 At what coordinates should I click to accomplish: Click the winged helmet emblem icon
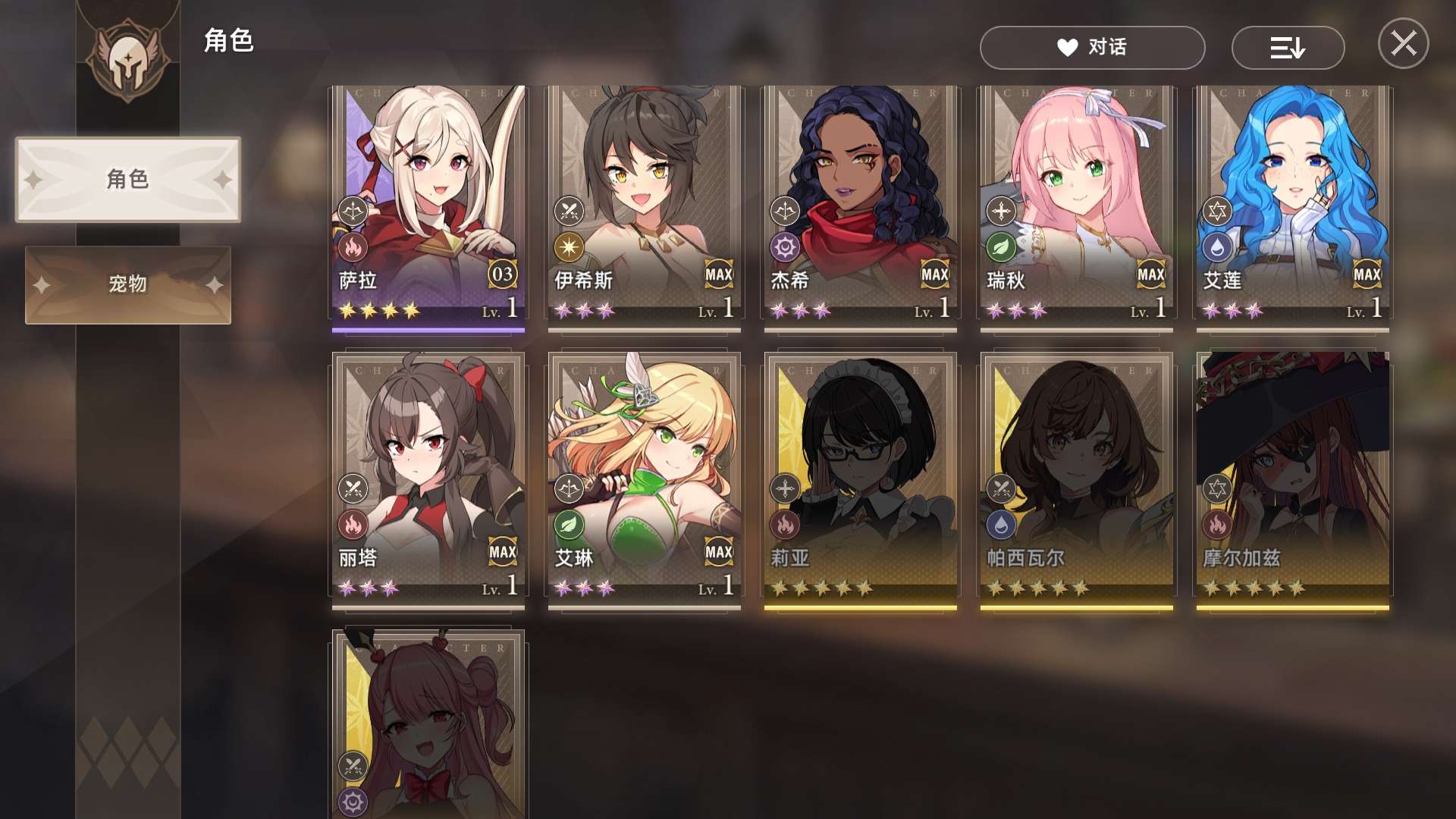tap(127, 61)
